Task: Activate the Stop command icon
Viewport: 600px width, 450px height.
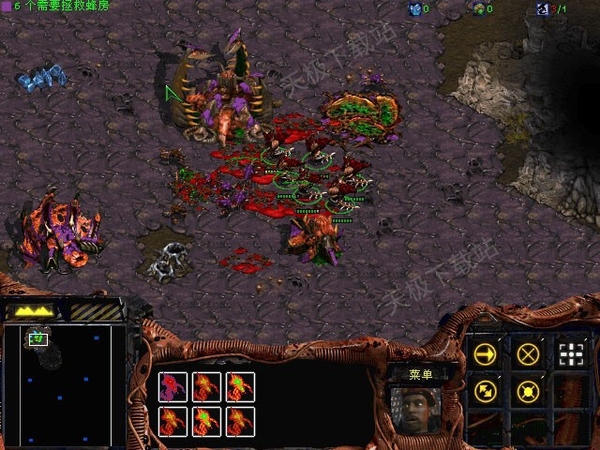Action: (x=527, y=354)
